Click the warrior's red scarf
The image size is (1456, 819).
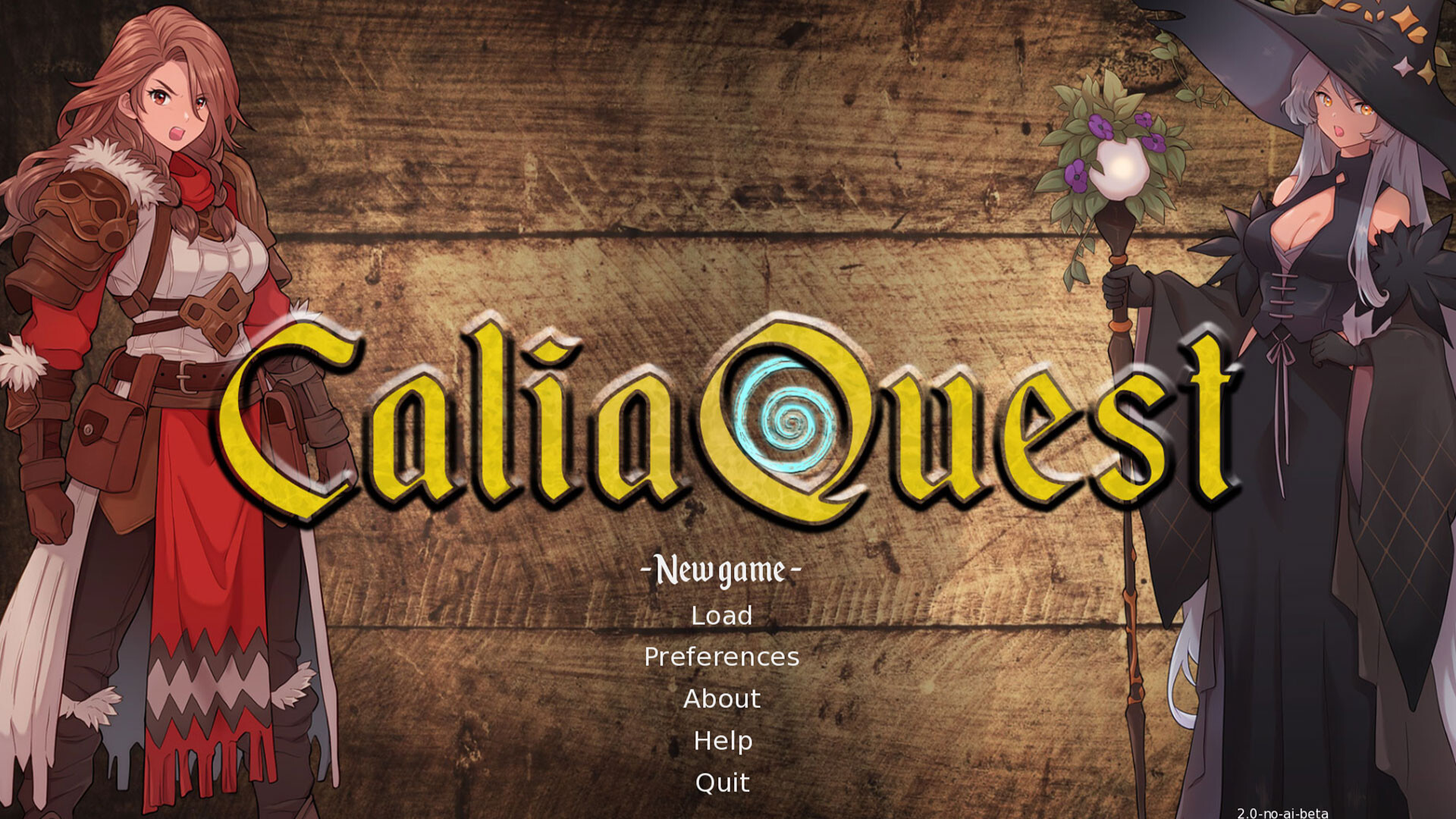tap(199, 178)
